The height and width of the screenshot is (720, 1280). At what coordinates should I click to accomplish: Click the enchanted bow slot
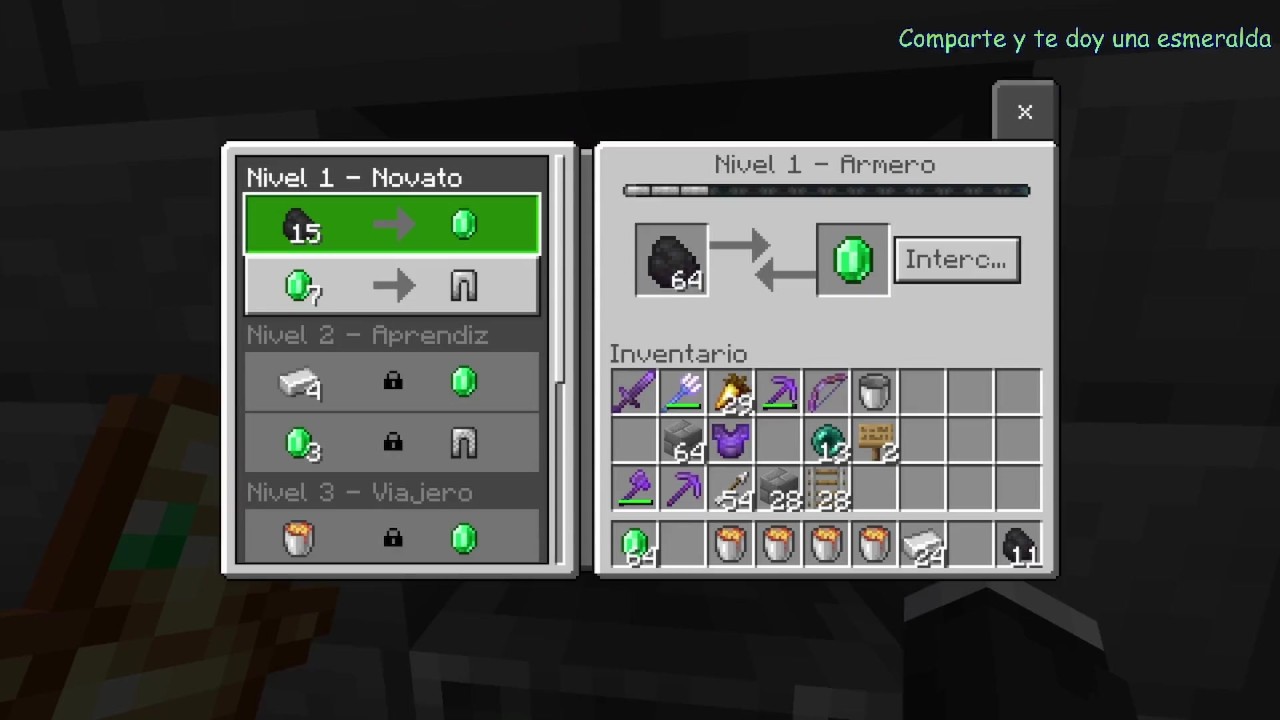(827, 392)
